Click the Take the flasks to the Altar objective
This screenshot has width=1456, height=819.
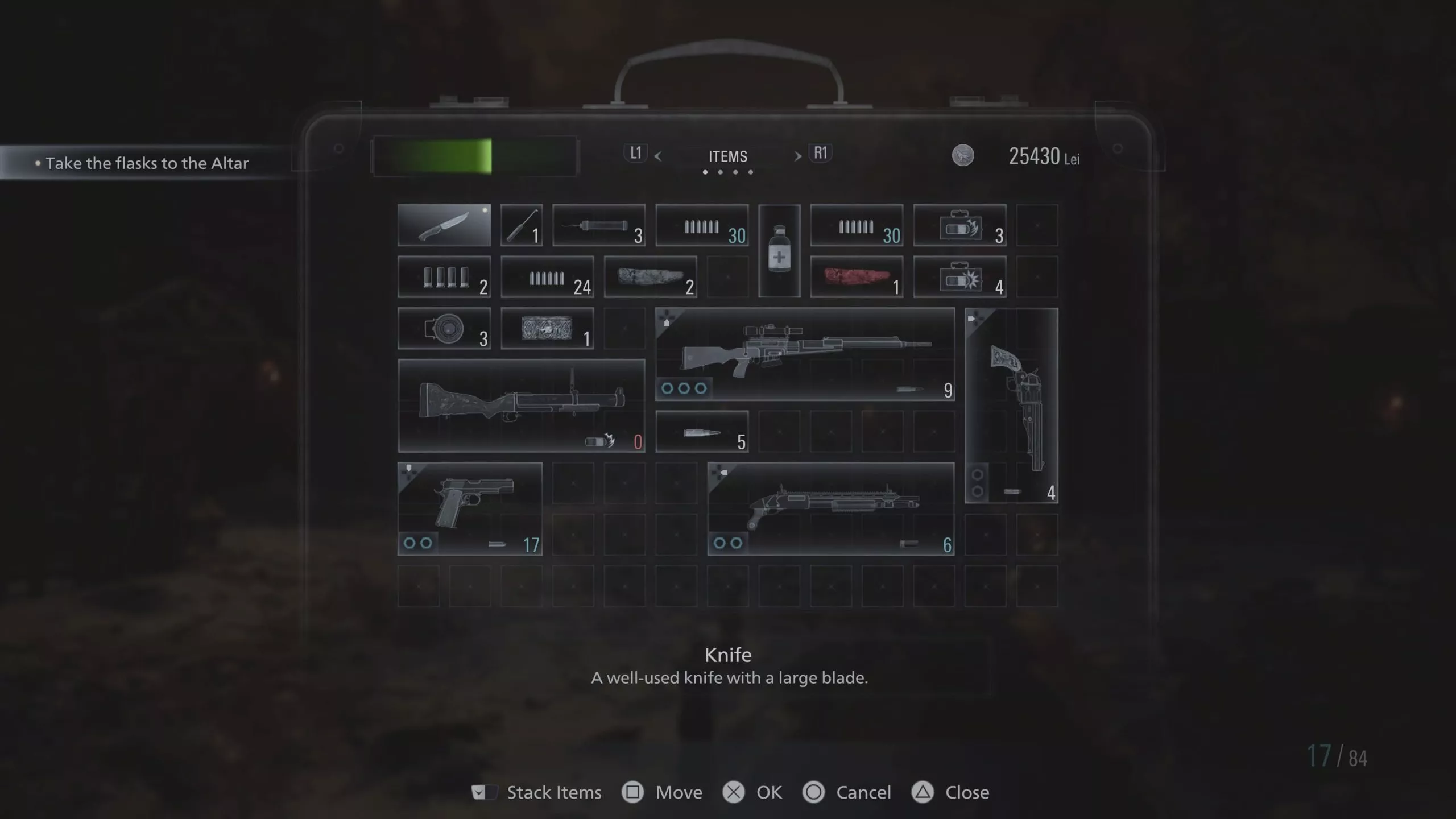point(147,163)
